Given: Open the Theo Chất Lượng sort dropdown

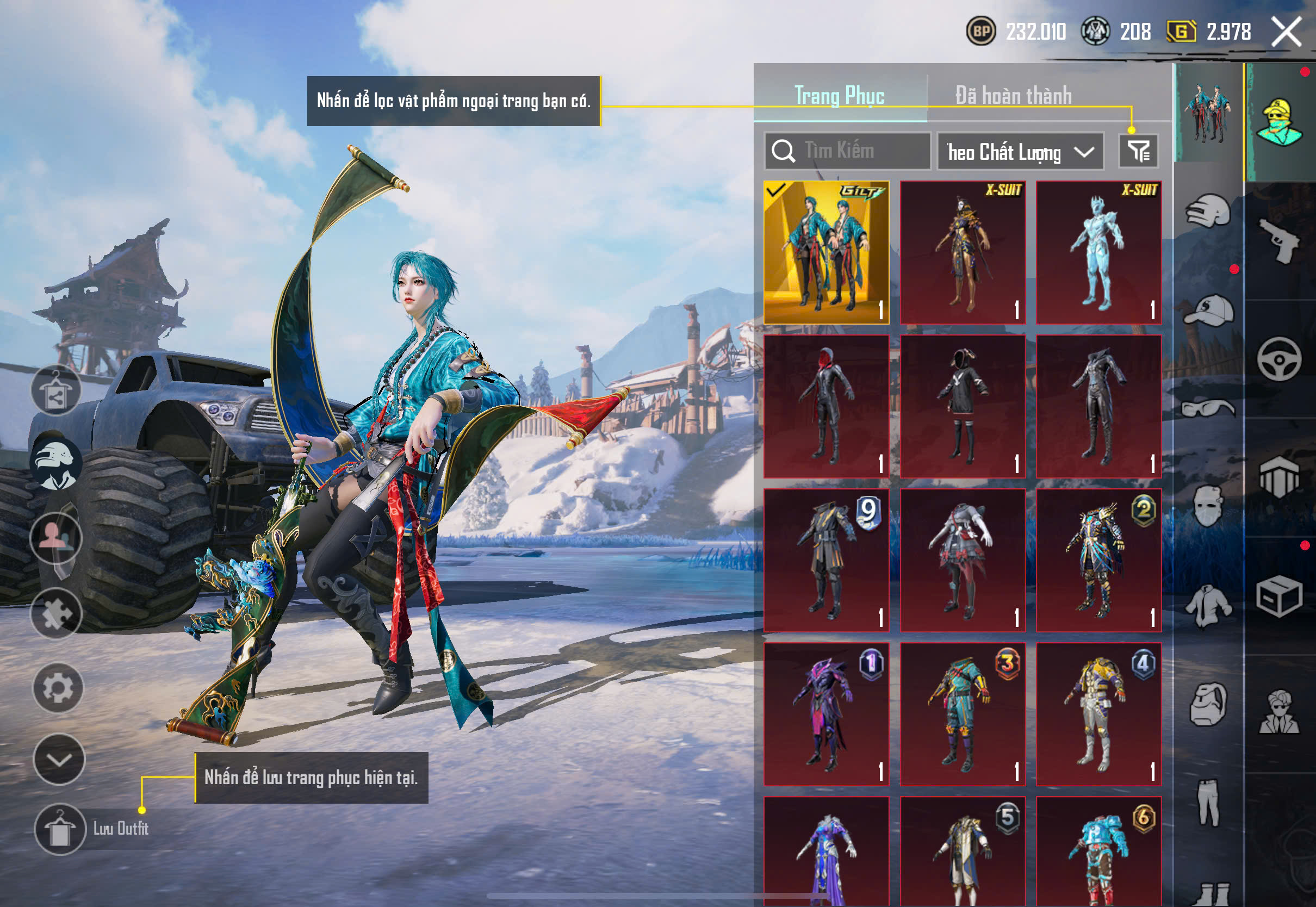Looking at the screenshot, I should [1020, 152].
